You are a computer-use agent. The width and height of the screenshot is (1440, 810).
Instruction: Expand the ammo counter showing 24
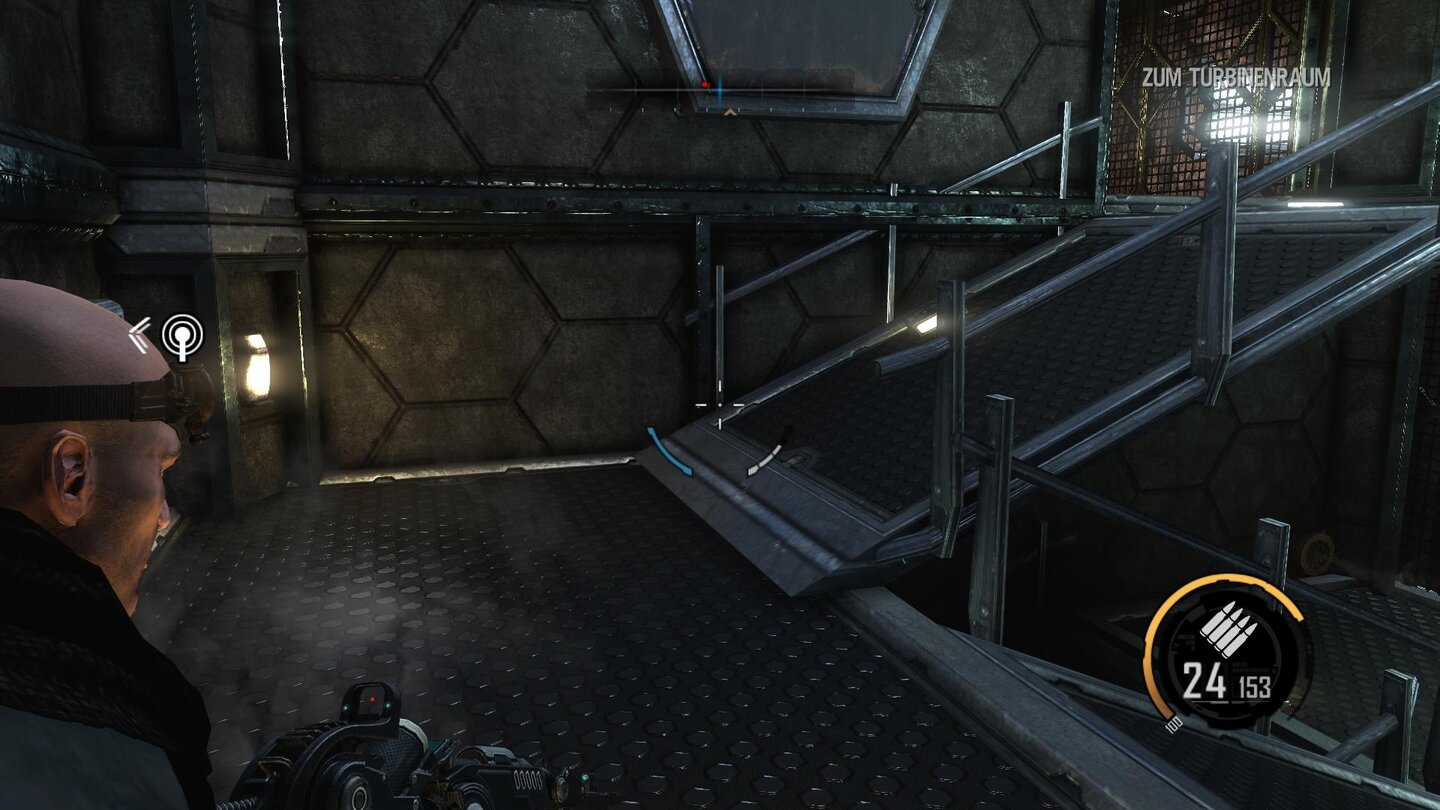tap(1204, 679)
